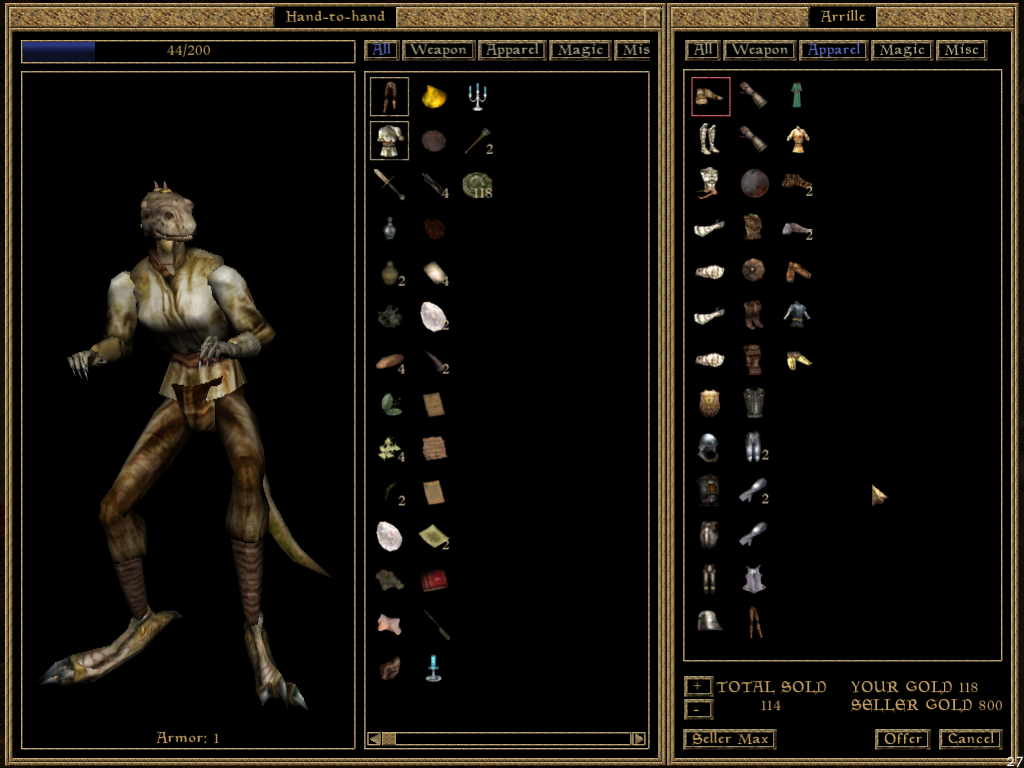Switch player inventory to Apparel tab
The width and height of the screenshot is (1024, 768).
coord(512,50)
